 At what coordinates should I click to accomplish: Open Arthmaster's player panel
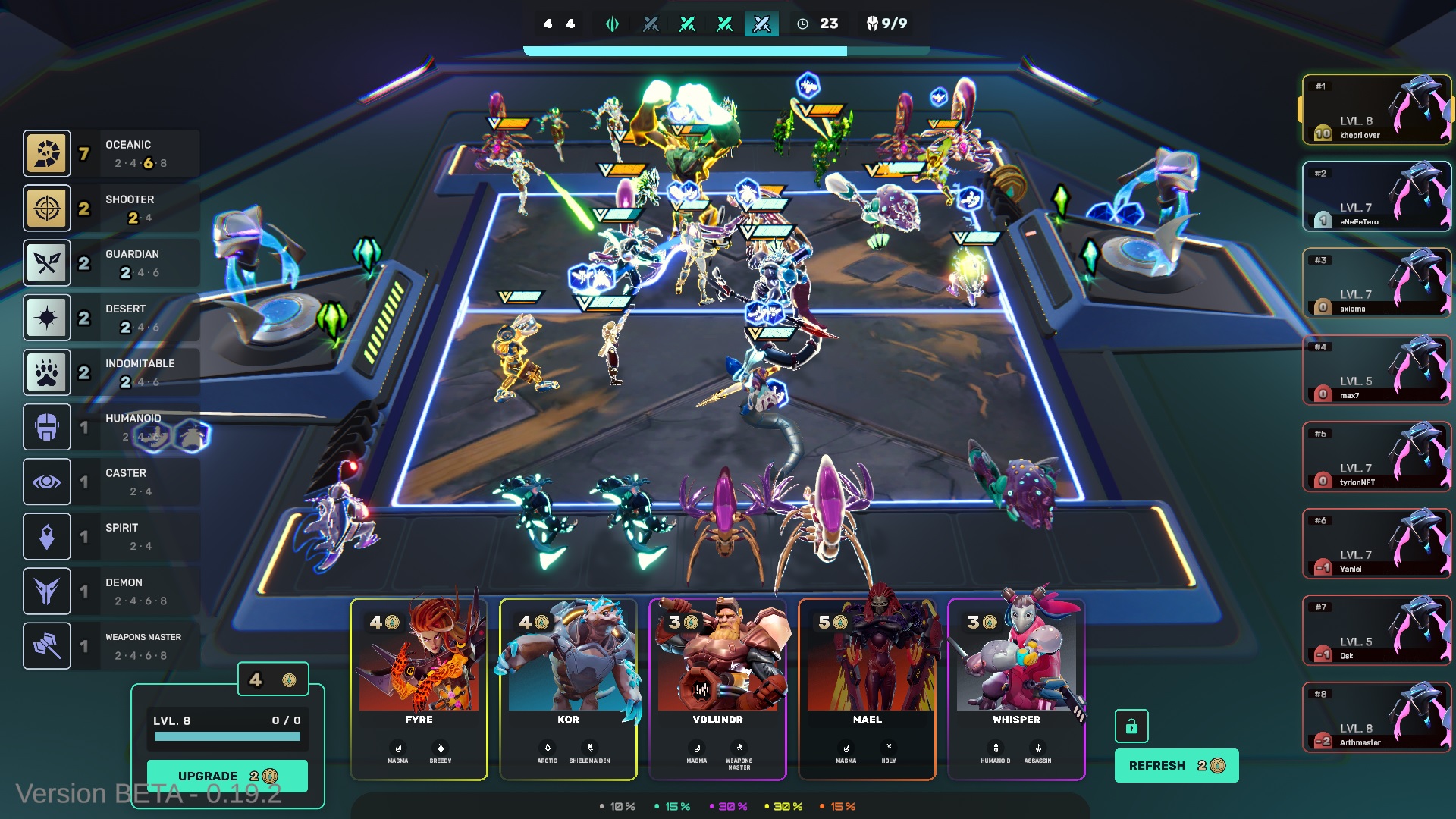[x=1376, y=717]
